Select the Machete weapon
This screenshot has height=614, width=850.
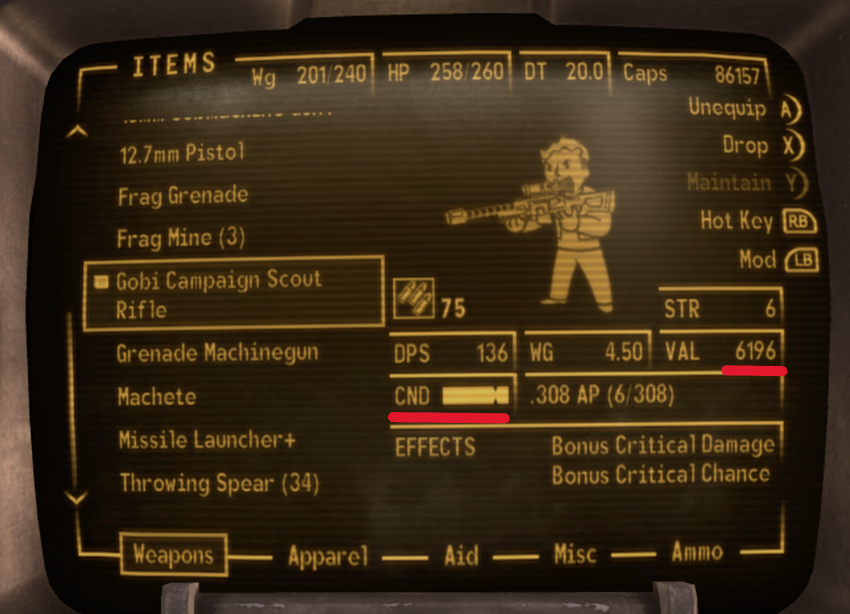157,397
